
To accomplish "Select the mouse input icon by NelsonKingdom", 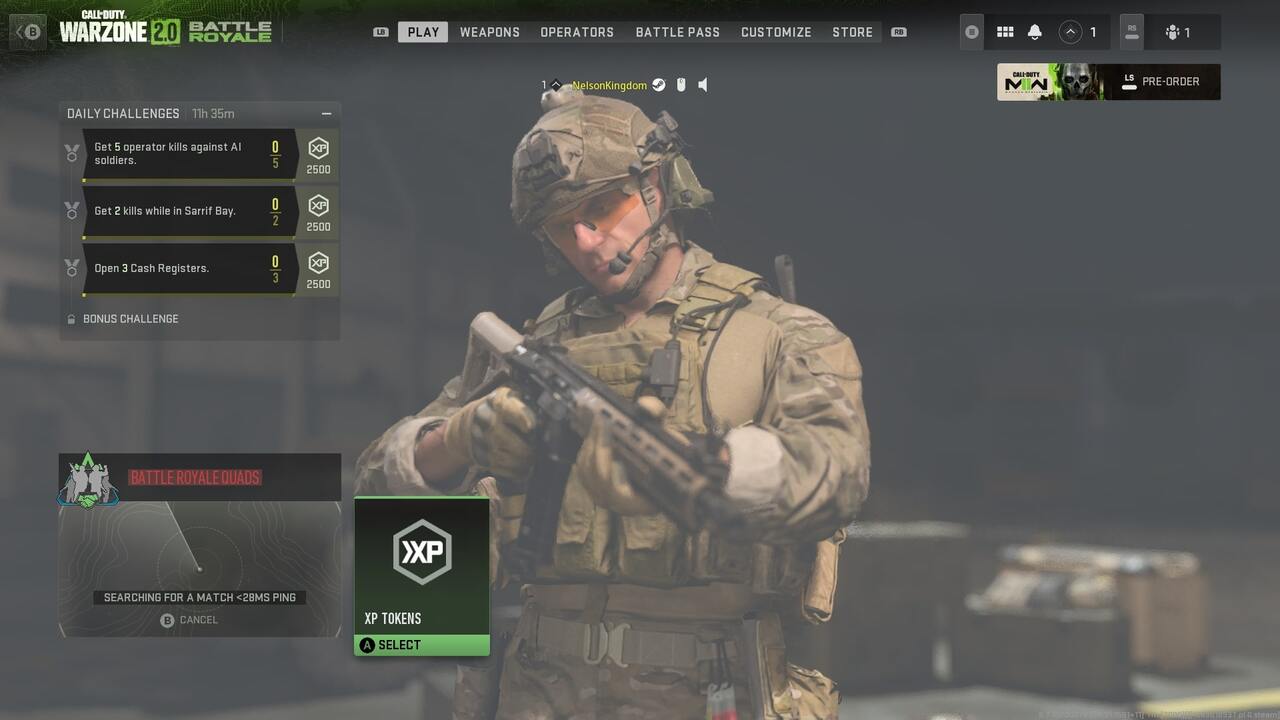I will 681,85.
